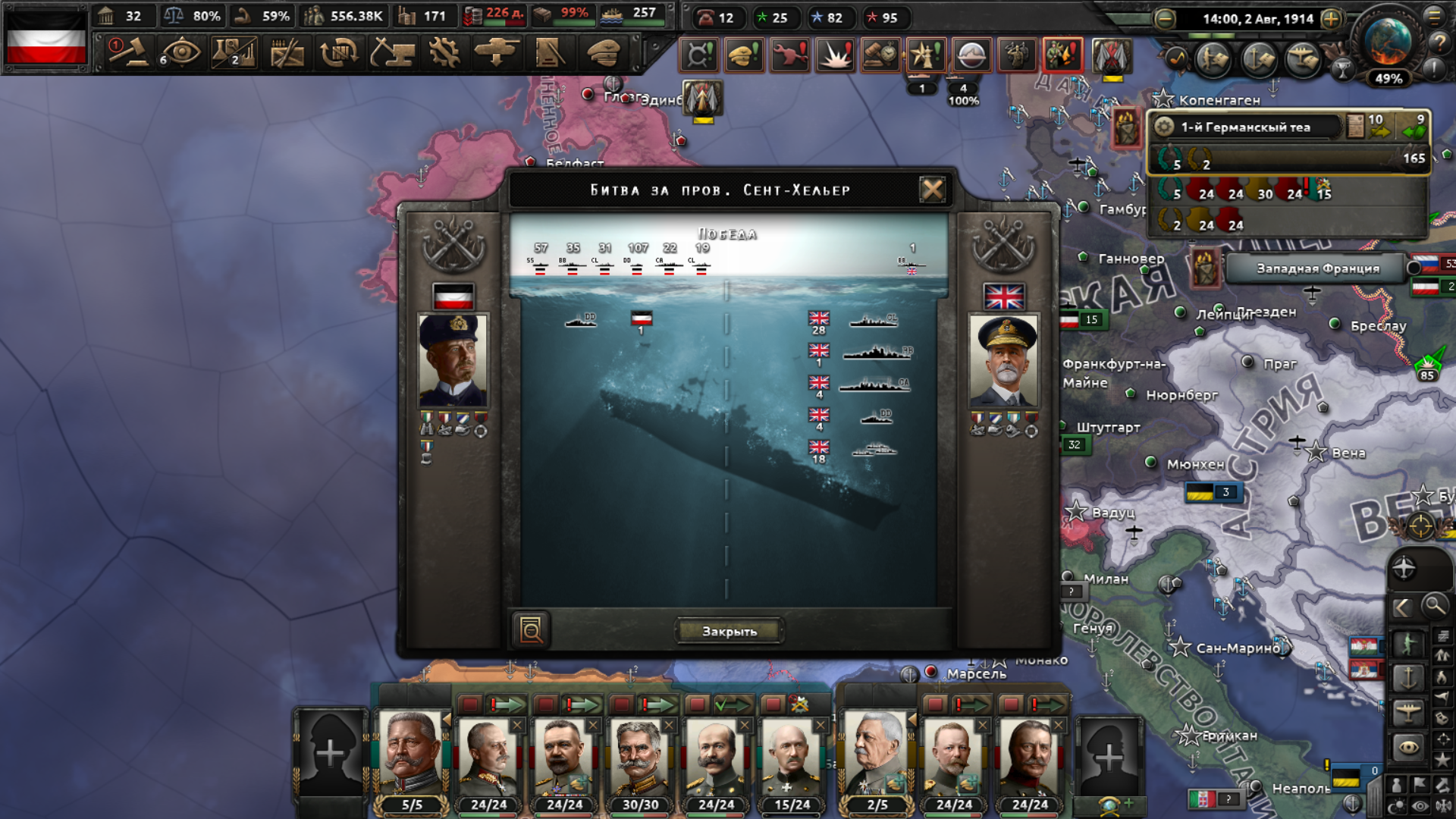Click the Закрыть button
Viewport: 1456px width, 819px height.
[729, 631]
